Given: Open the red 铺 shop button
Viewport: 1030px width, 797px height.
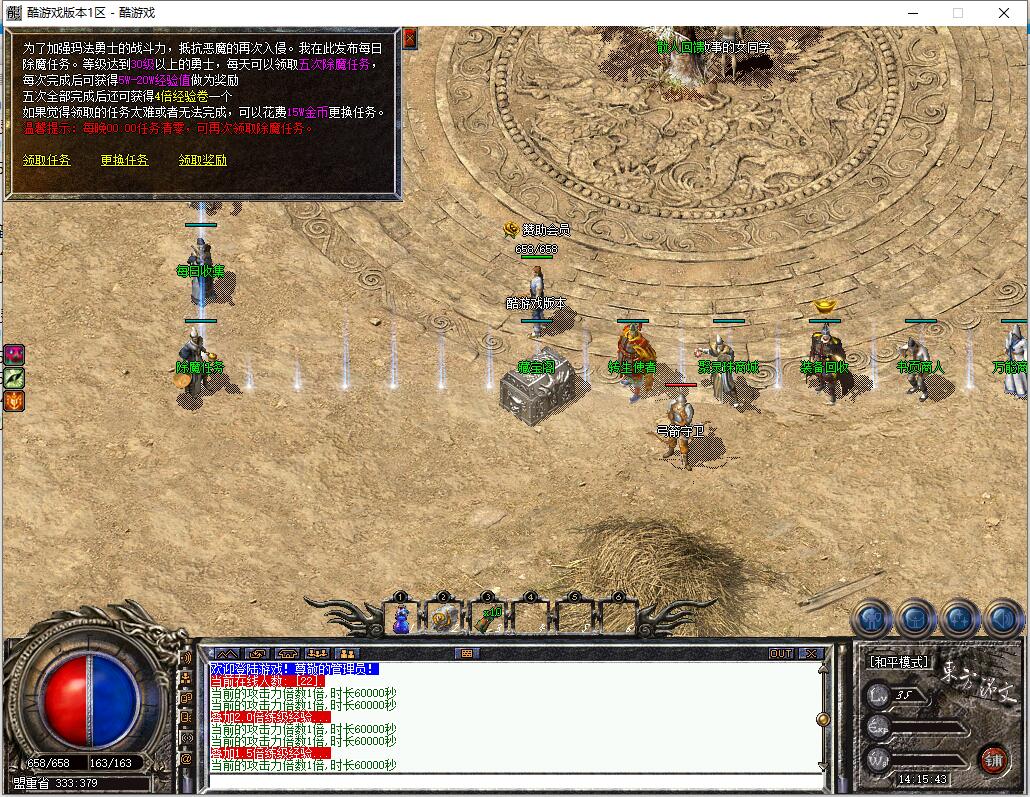Looking at the screenshot, I should [x=992, y=758].
